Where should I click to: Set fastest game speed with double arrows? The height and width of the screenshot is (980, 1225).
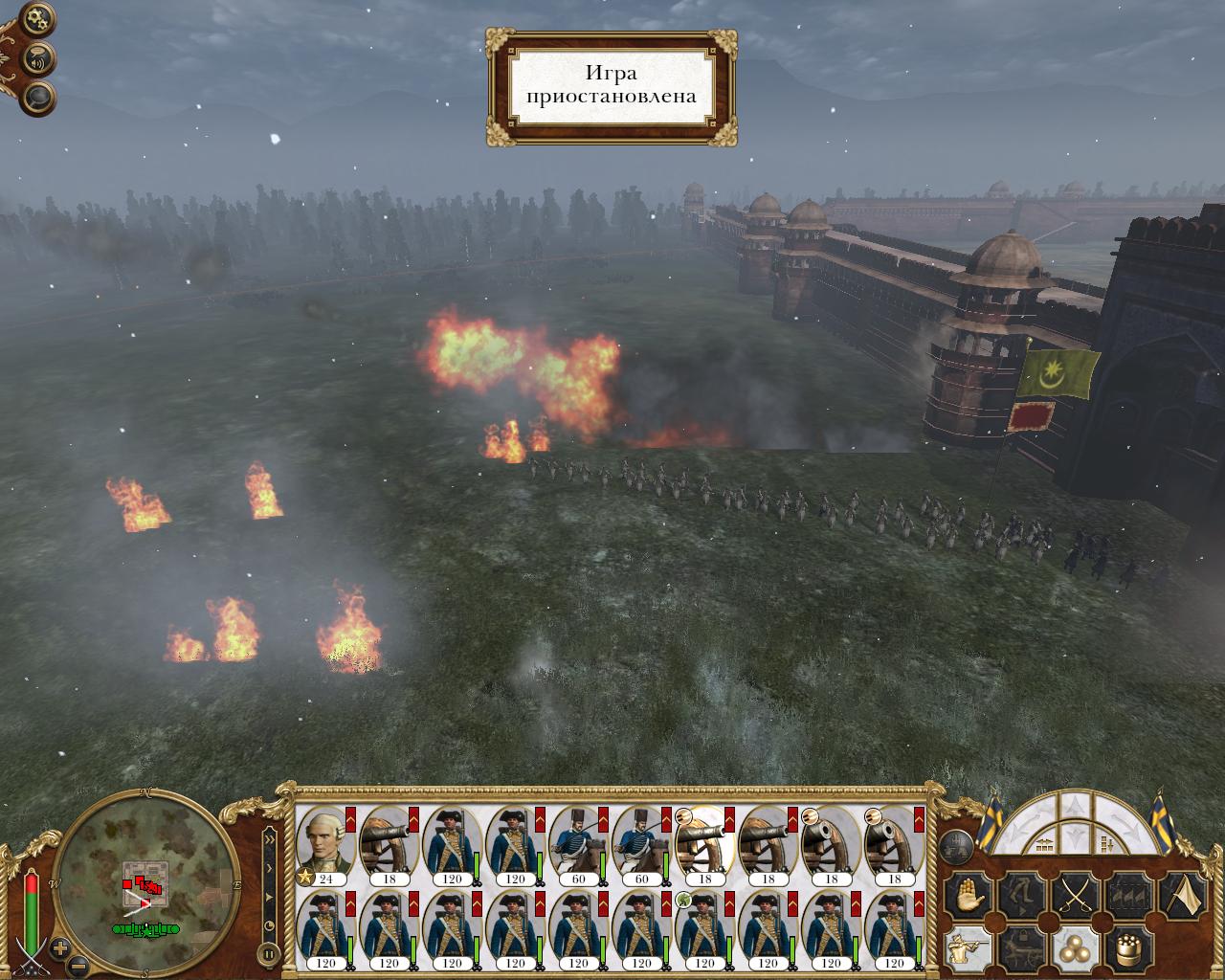(270, 839)
